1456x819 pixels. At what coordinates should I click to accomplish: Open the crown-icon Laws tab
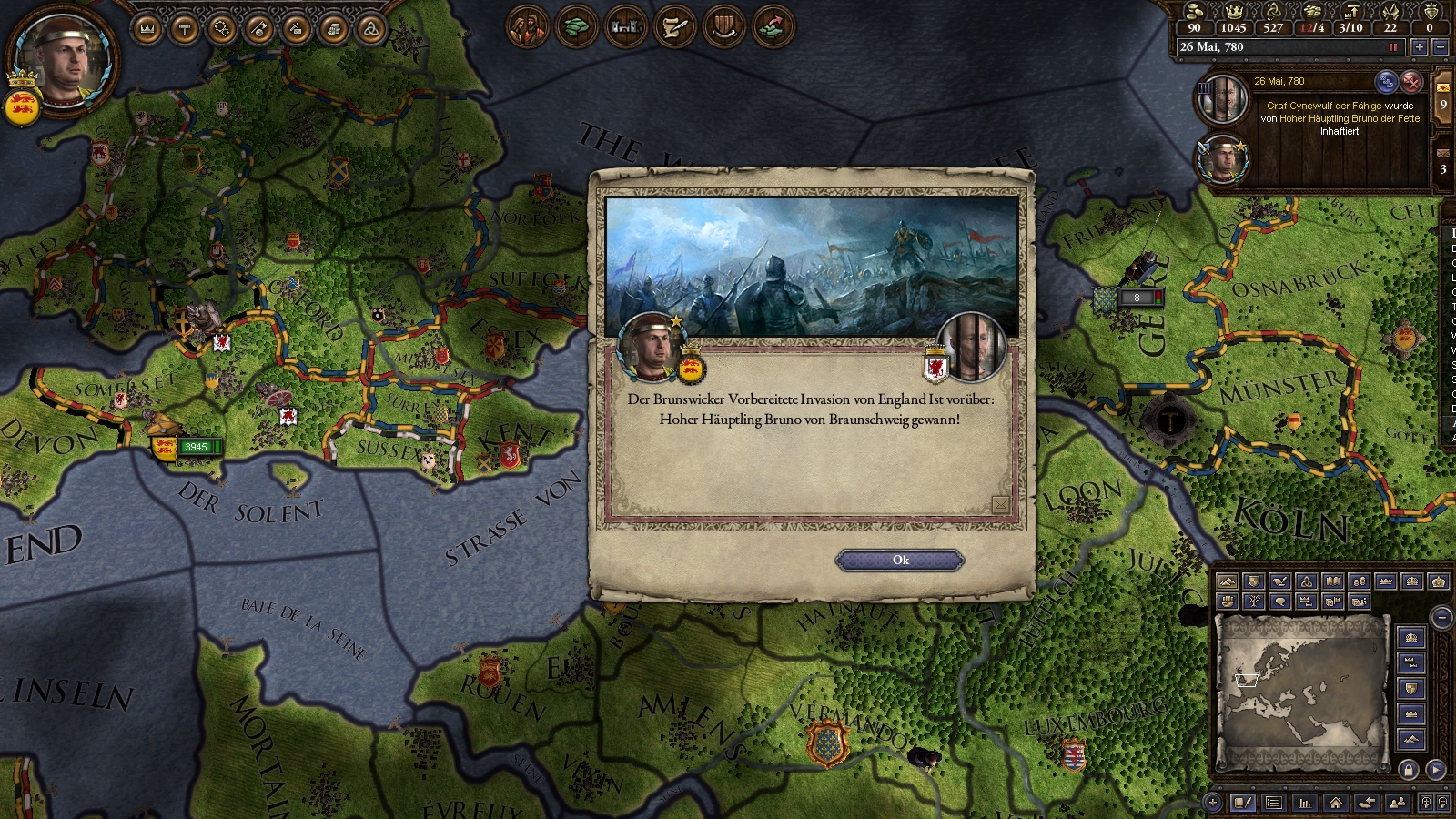tap(147, 29)
